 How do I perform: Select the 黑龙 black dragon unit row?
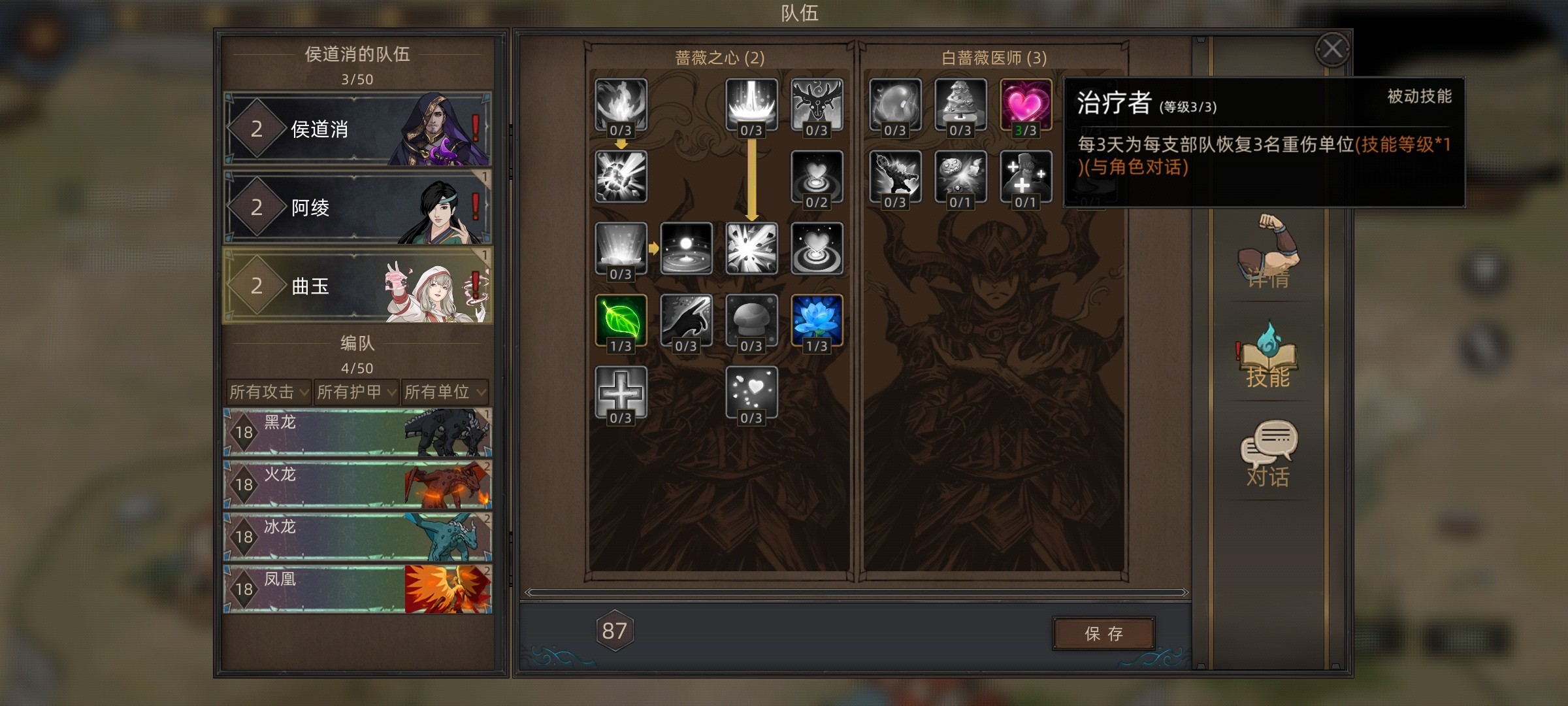coord(357,432)
